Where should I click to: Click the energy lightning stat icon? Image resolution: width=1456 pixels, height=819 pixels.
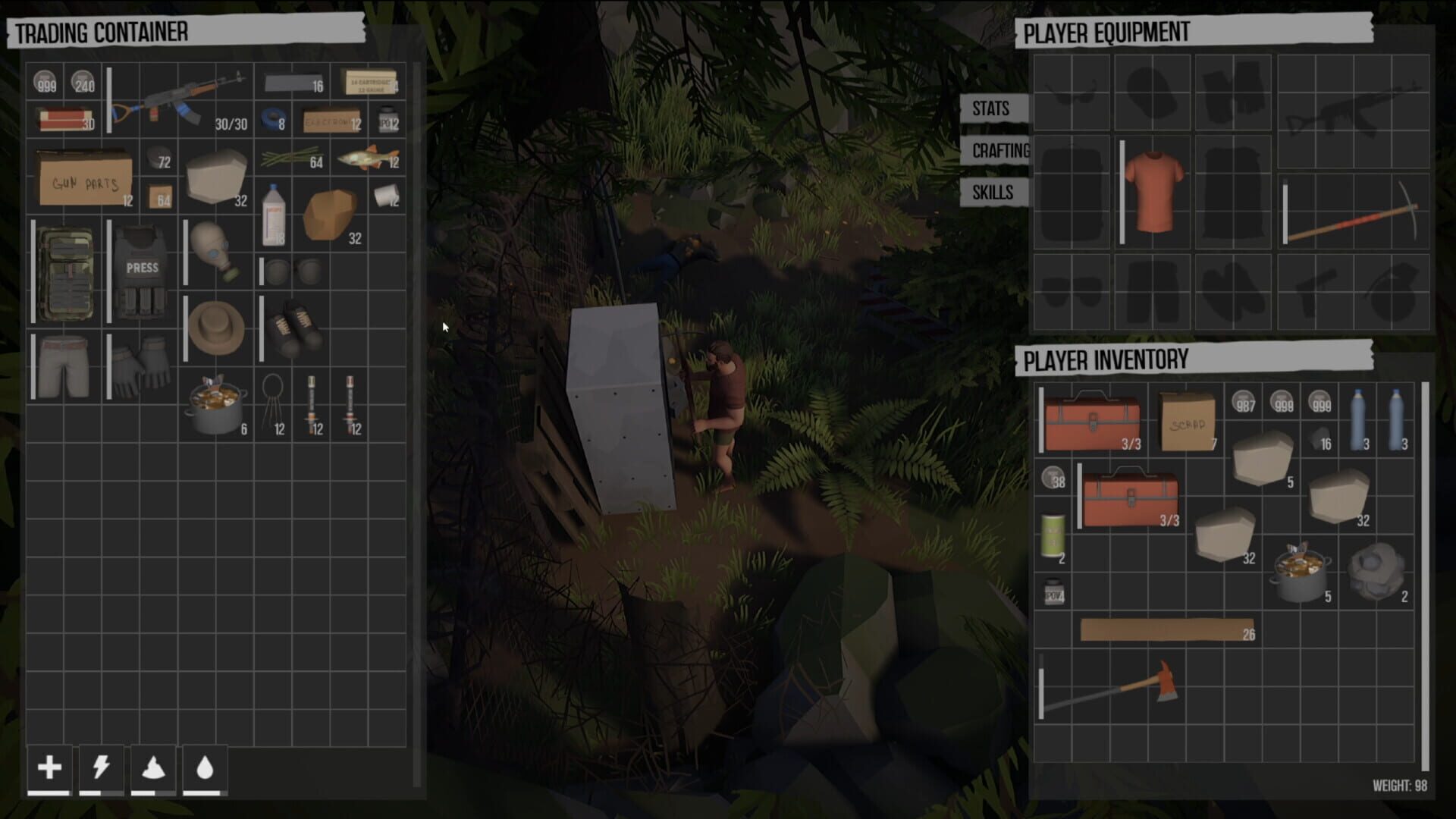click(103, 768)
